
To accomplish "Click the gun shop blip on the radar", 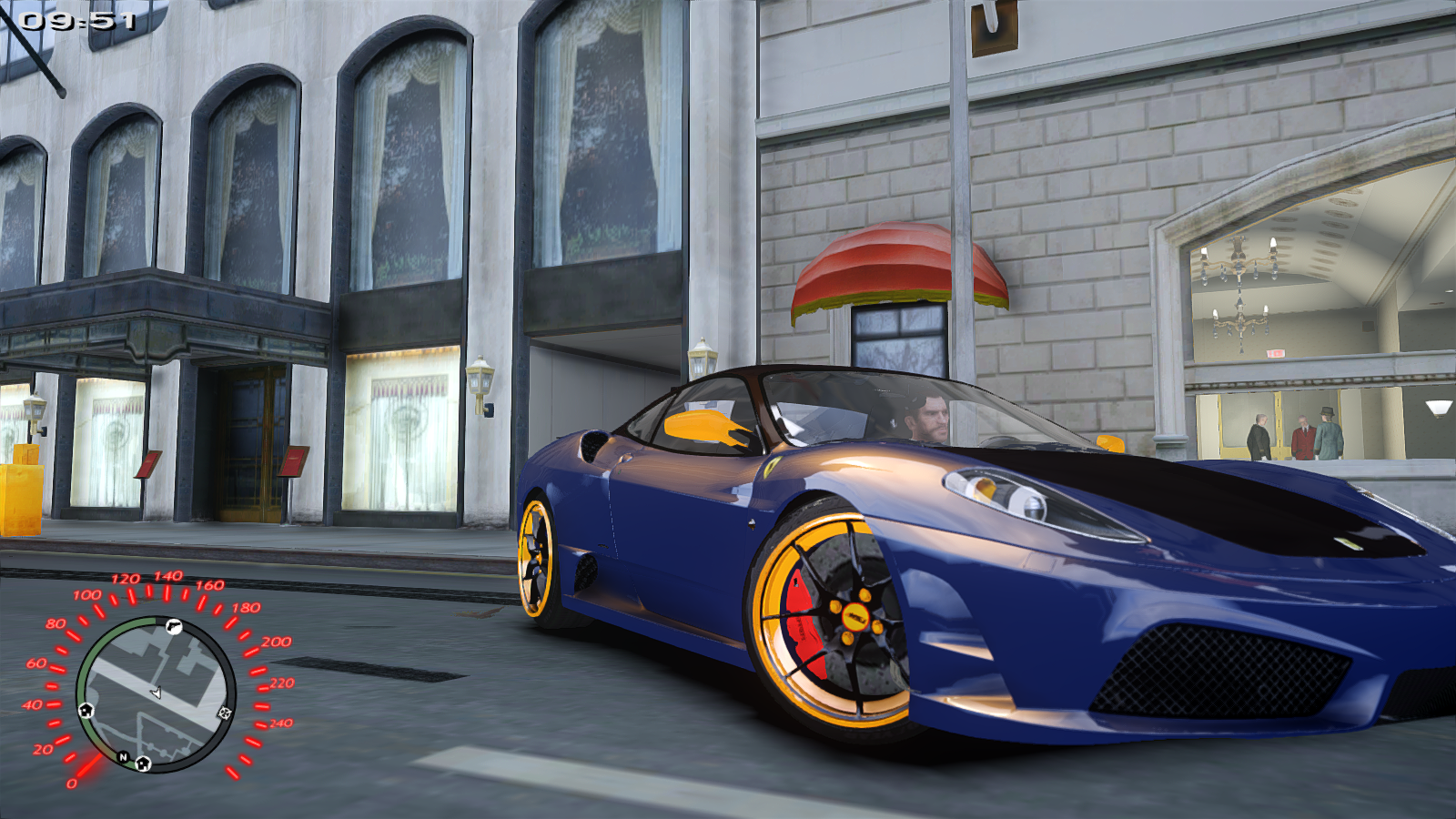I will click(x=172, y=627).
